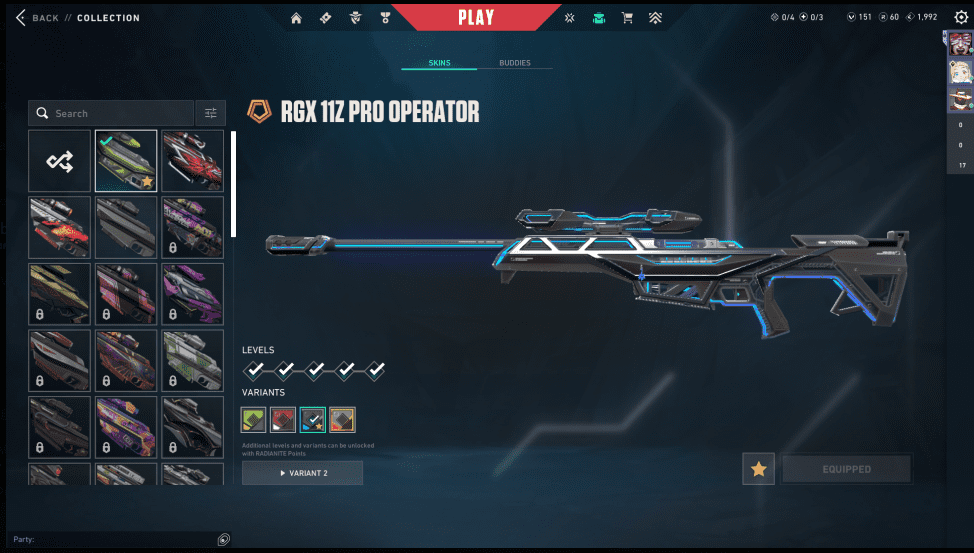Screen dimensions: 974x553
Task: Select the green variant swatch
Action: pos(253,419)
